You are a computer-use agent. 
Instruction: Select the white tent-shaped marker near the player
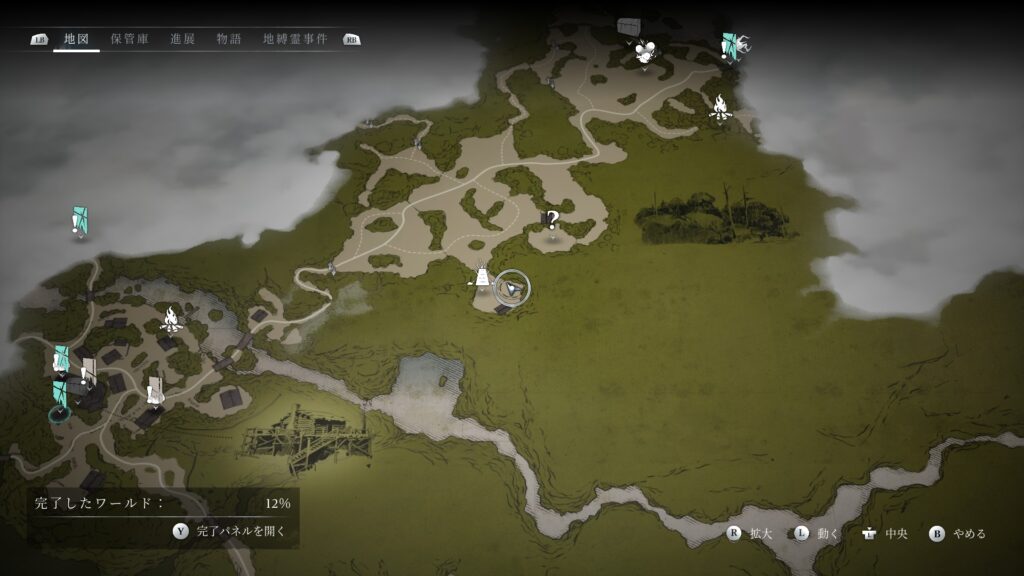point(482,277)
